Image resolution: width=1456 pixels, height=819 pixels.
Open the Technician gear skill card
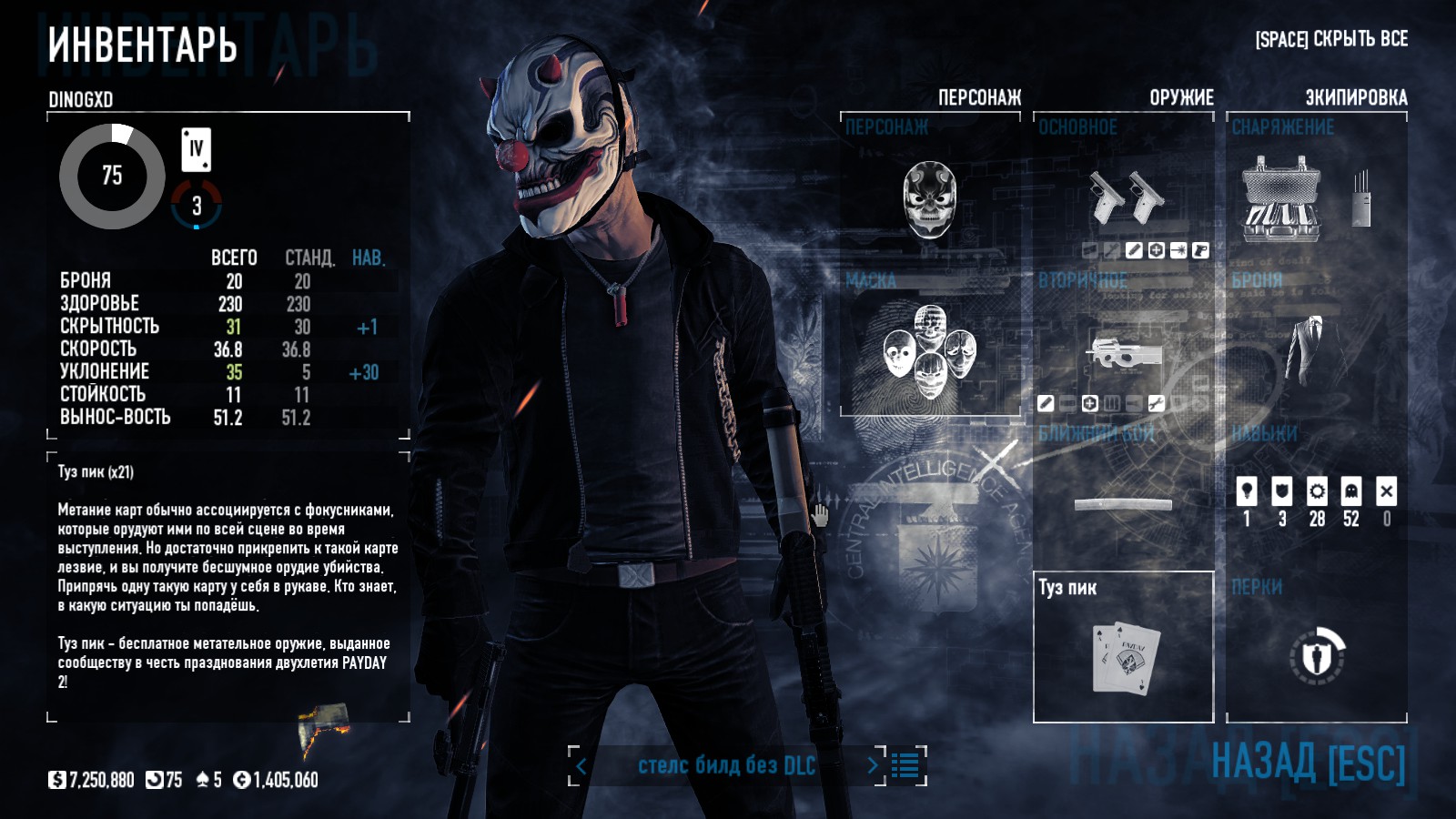click(1316, 491)
